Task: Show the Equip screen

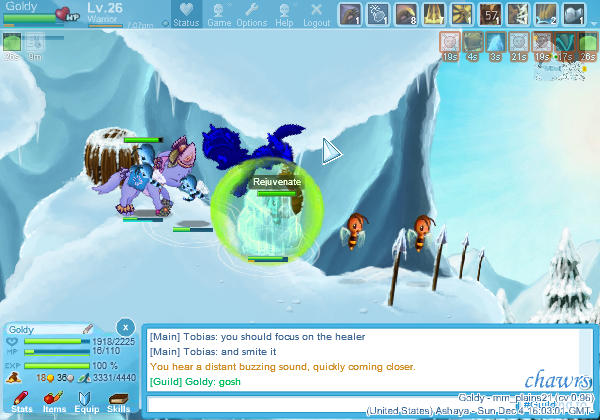Action: pos(87,401)
